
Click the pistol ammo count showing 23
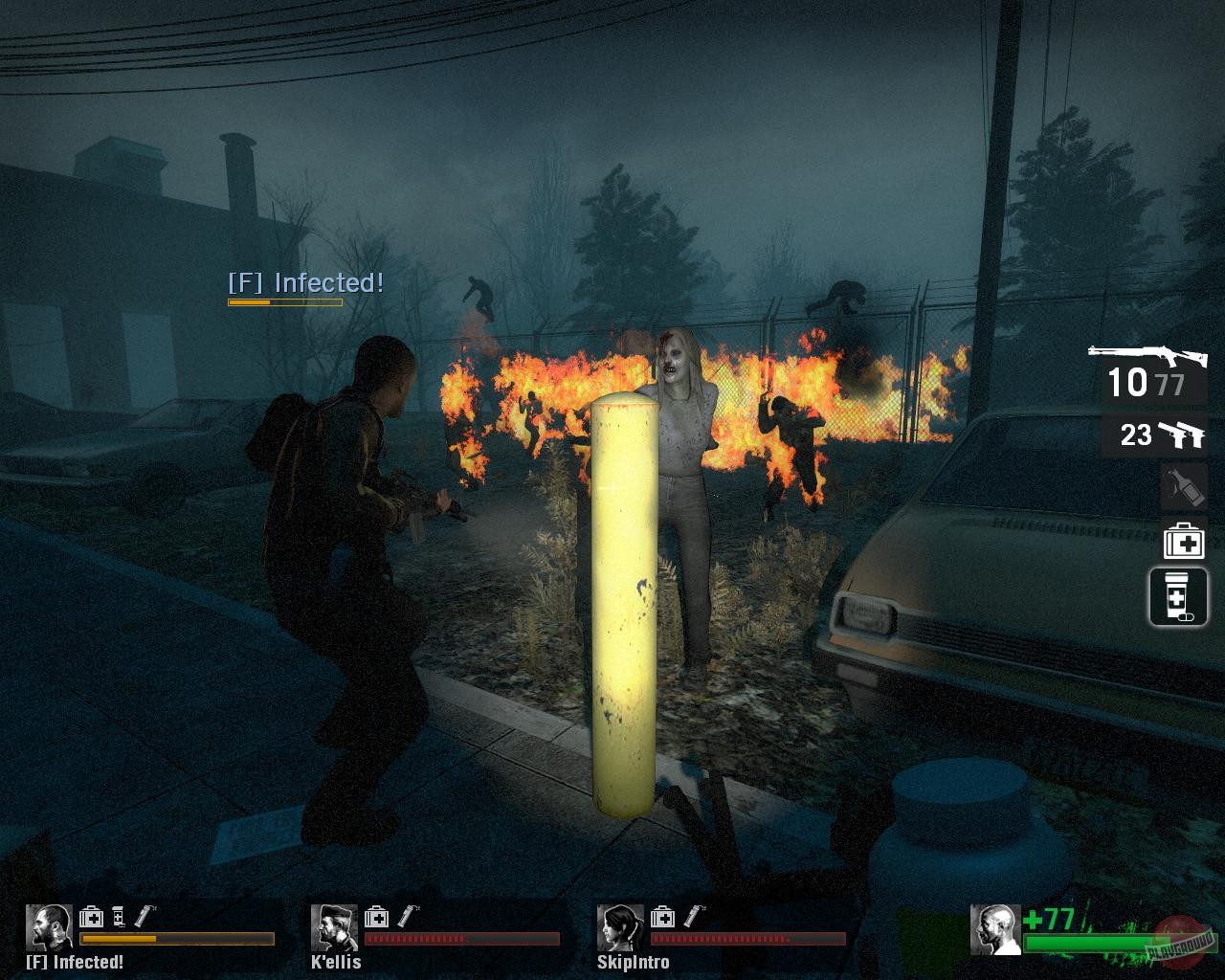click(x=1135, y=434)
